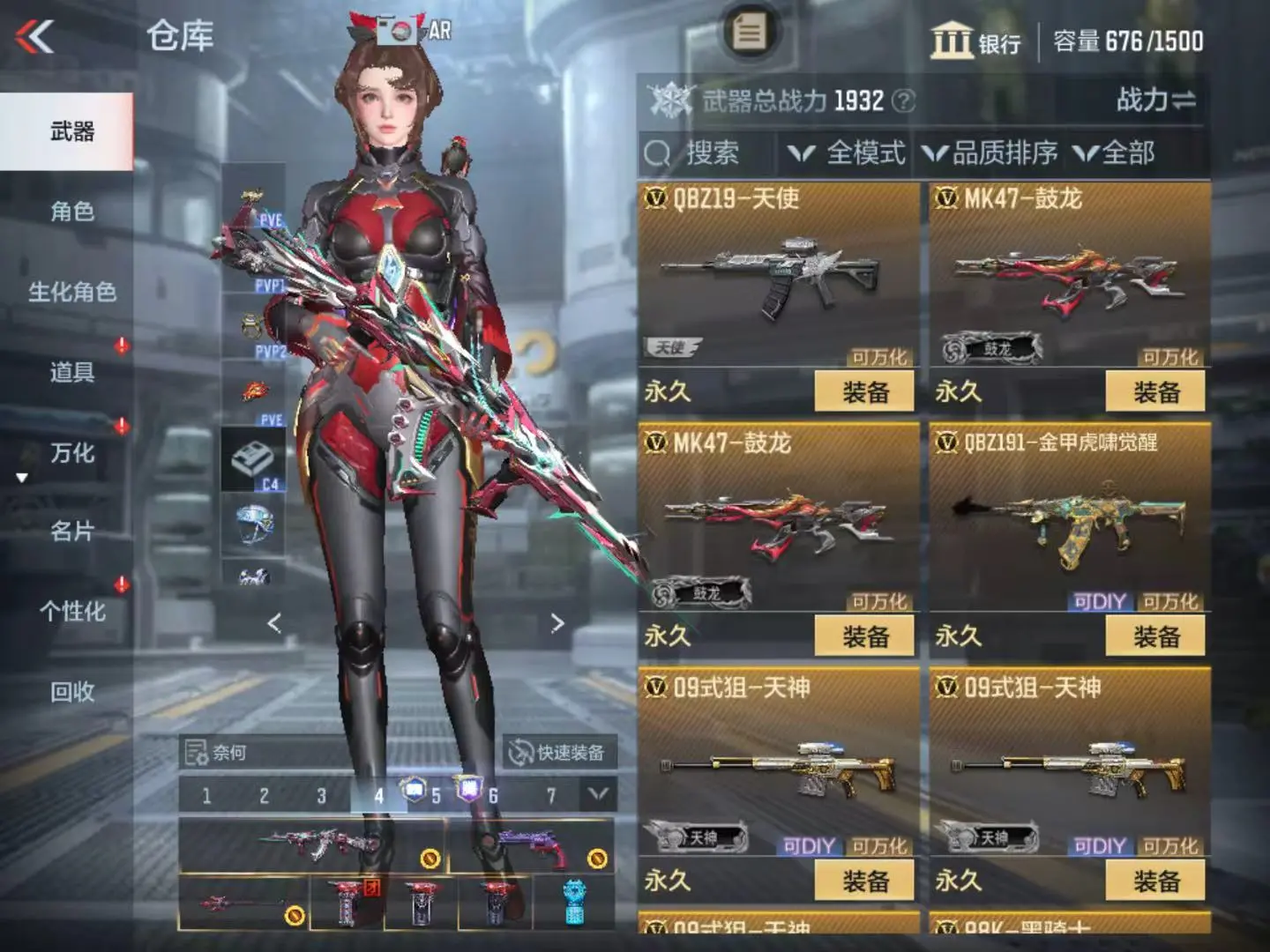Select the 道具 tab
The height and width of the screenshot is (952, 1270).
[71, 372]
